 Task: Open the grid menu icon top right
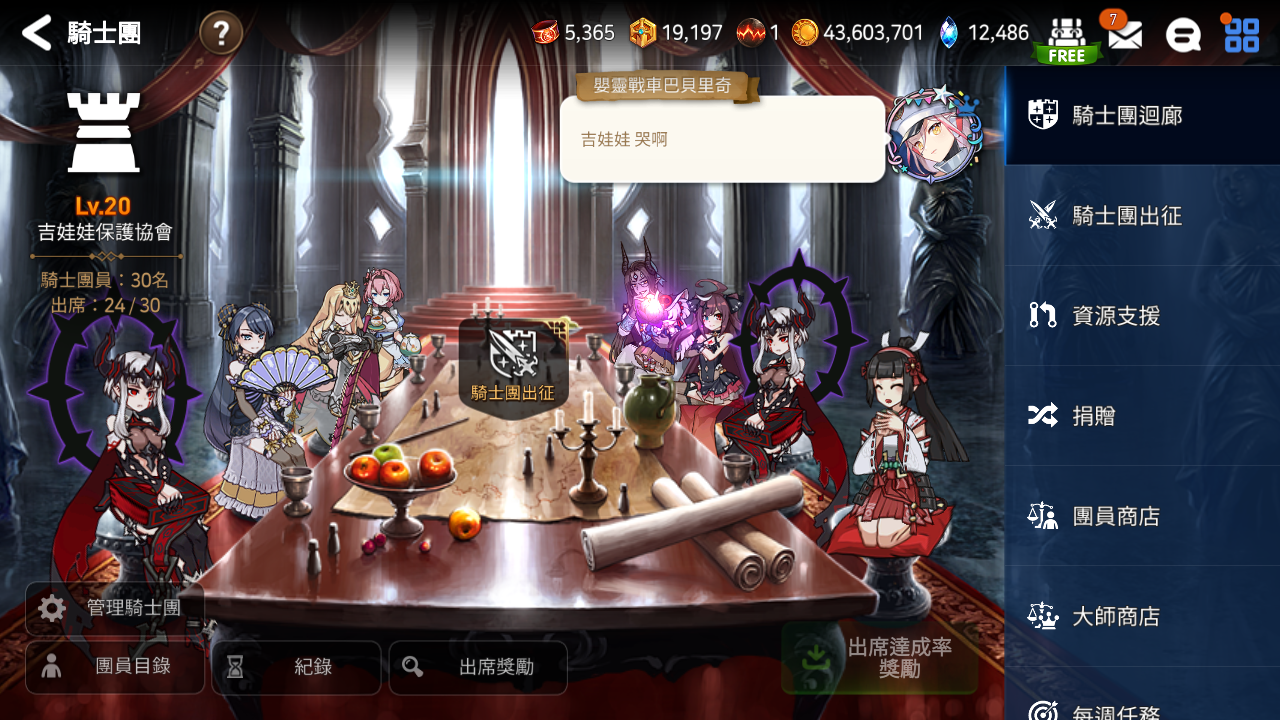(x=1241, y=33)
